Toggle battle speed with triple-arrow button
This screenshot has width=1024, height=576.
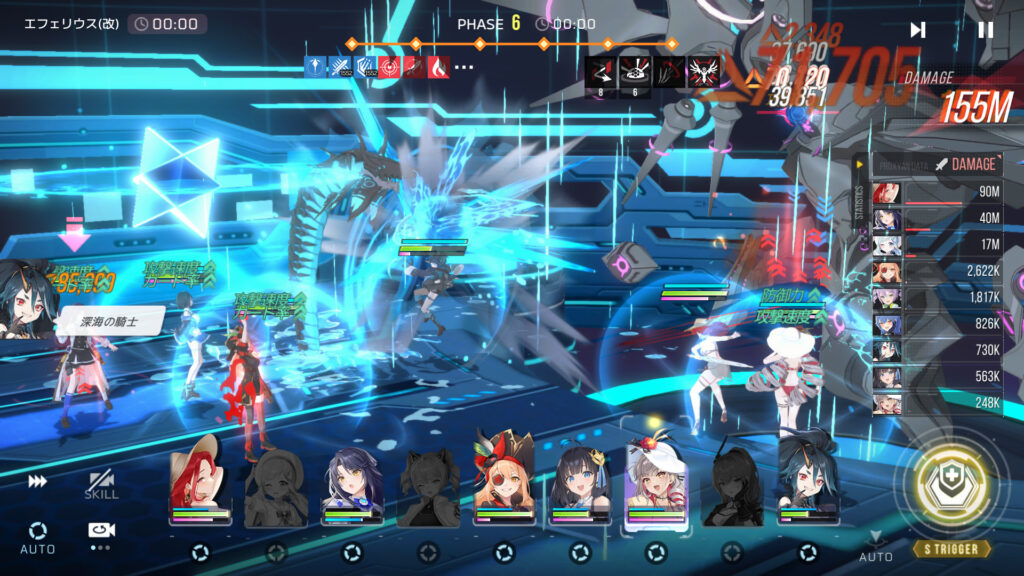pyautogui.click(x=38, y=481)
